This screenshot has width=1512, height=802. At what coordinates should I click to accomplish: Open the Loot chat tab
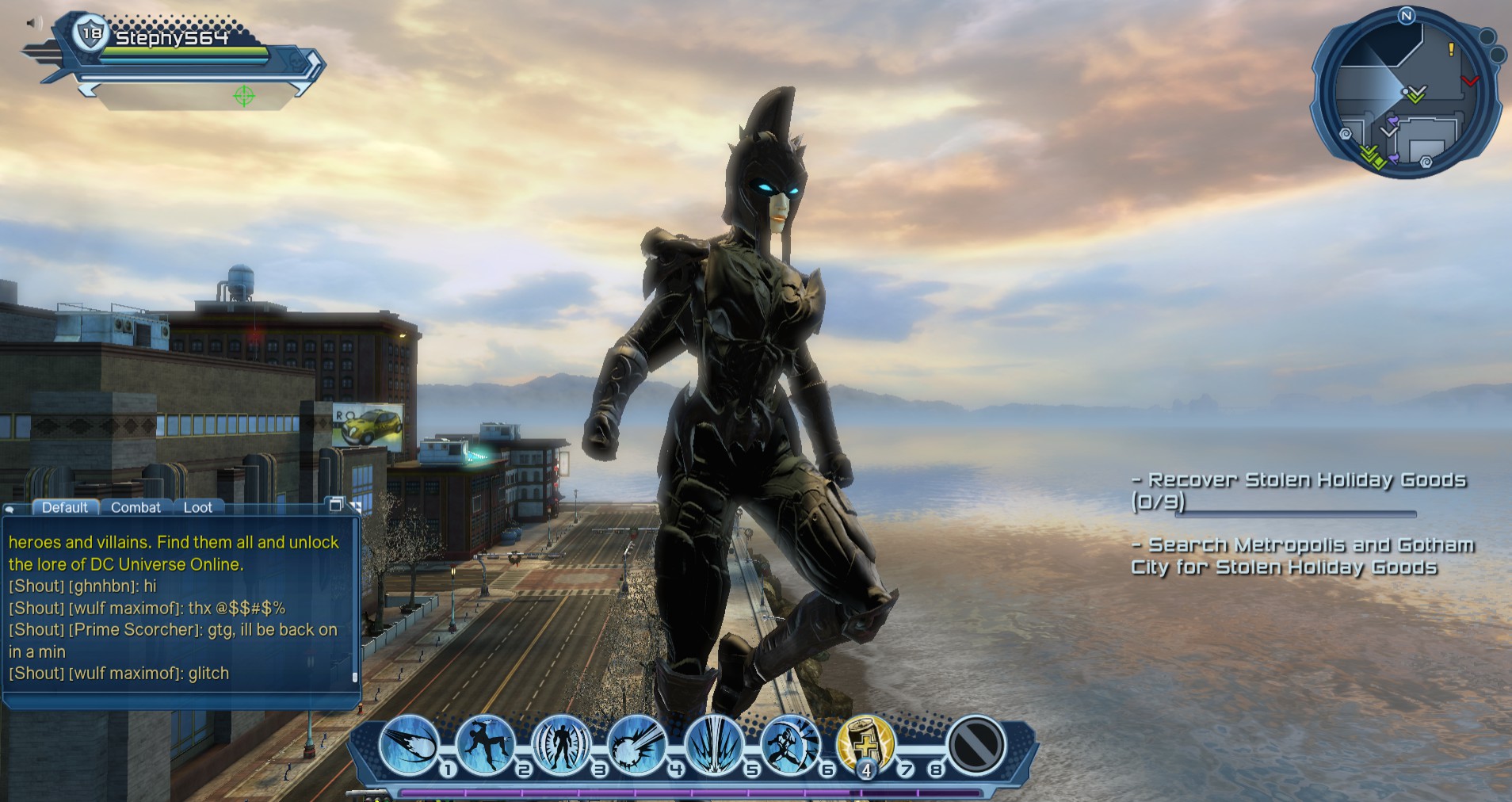pos(199,507)
